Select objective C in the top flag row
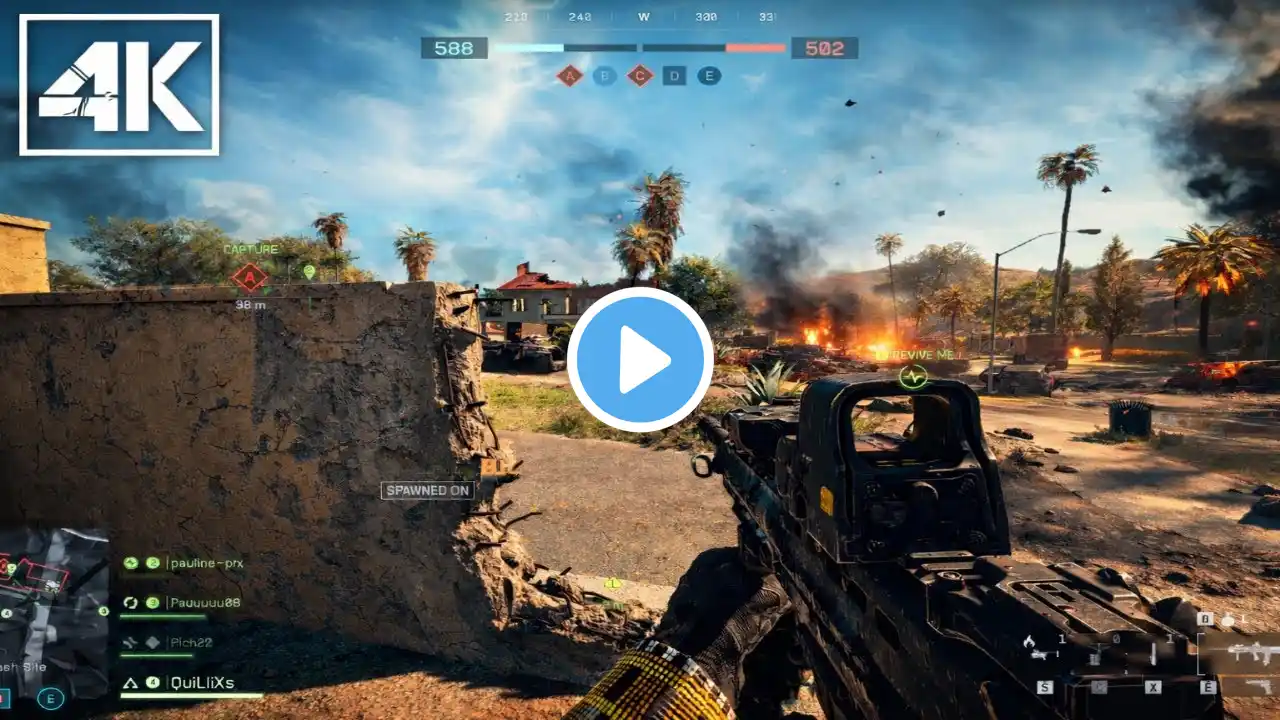1280x720 pixels. pyautogui.click(x=640, y=76)
